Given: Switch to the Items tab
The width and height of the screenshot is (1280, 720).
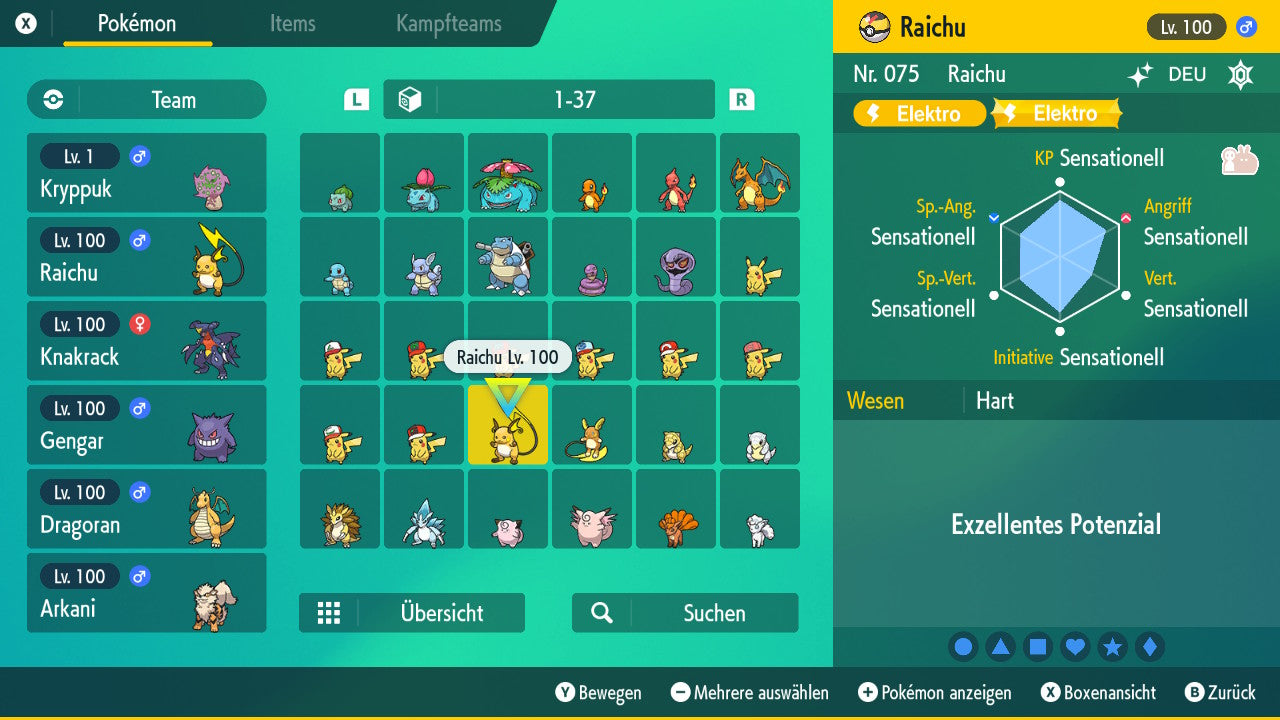Looking at the screenshot, I should click(292, 25).
